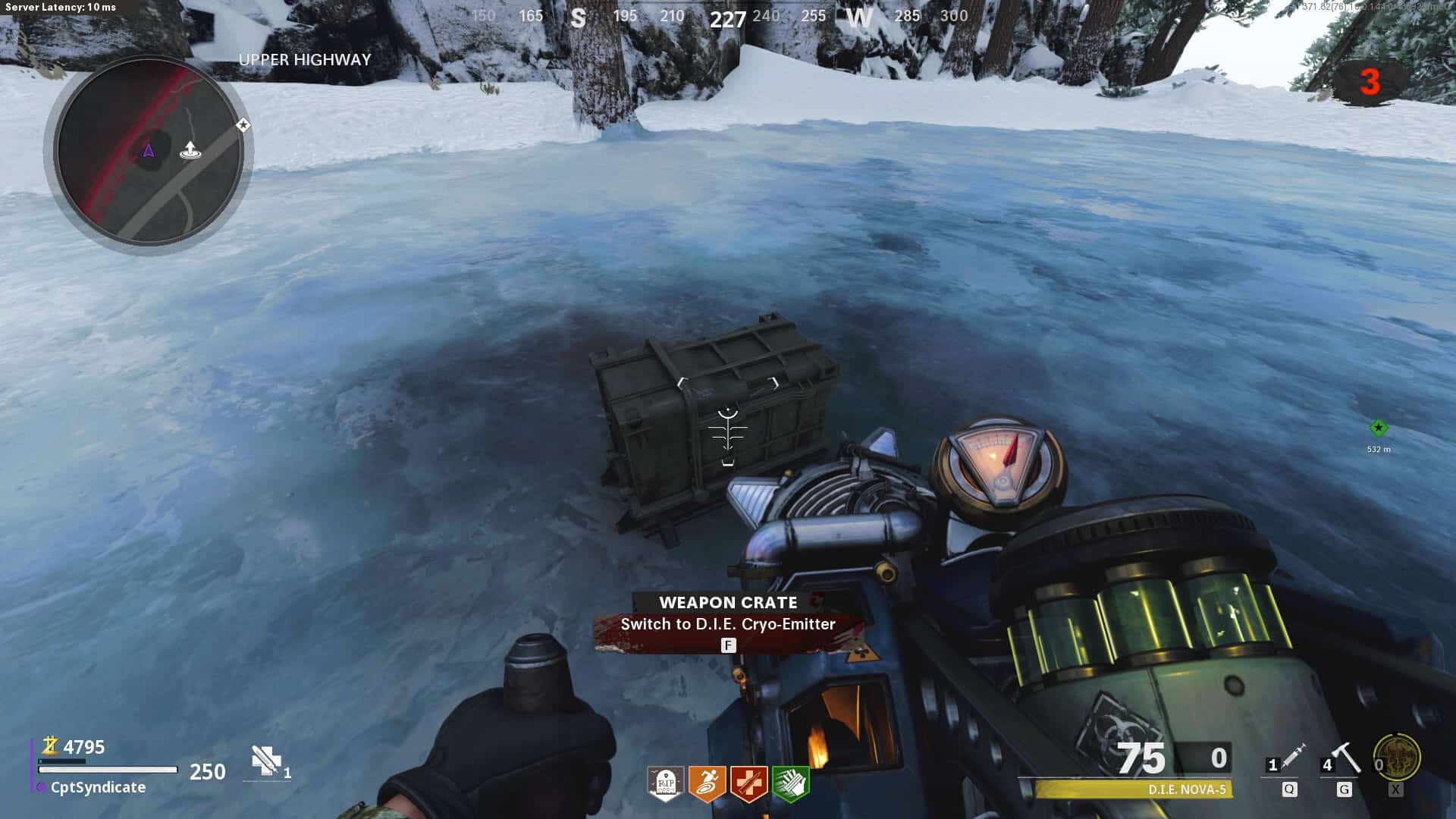The image size is (1456, 819).
Task: Select the Quick Revive cross perk icon
Action: pos(748,783)
